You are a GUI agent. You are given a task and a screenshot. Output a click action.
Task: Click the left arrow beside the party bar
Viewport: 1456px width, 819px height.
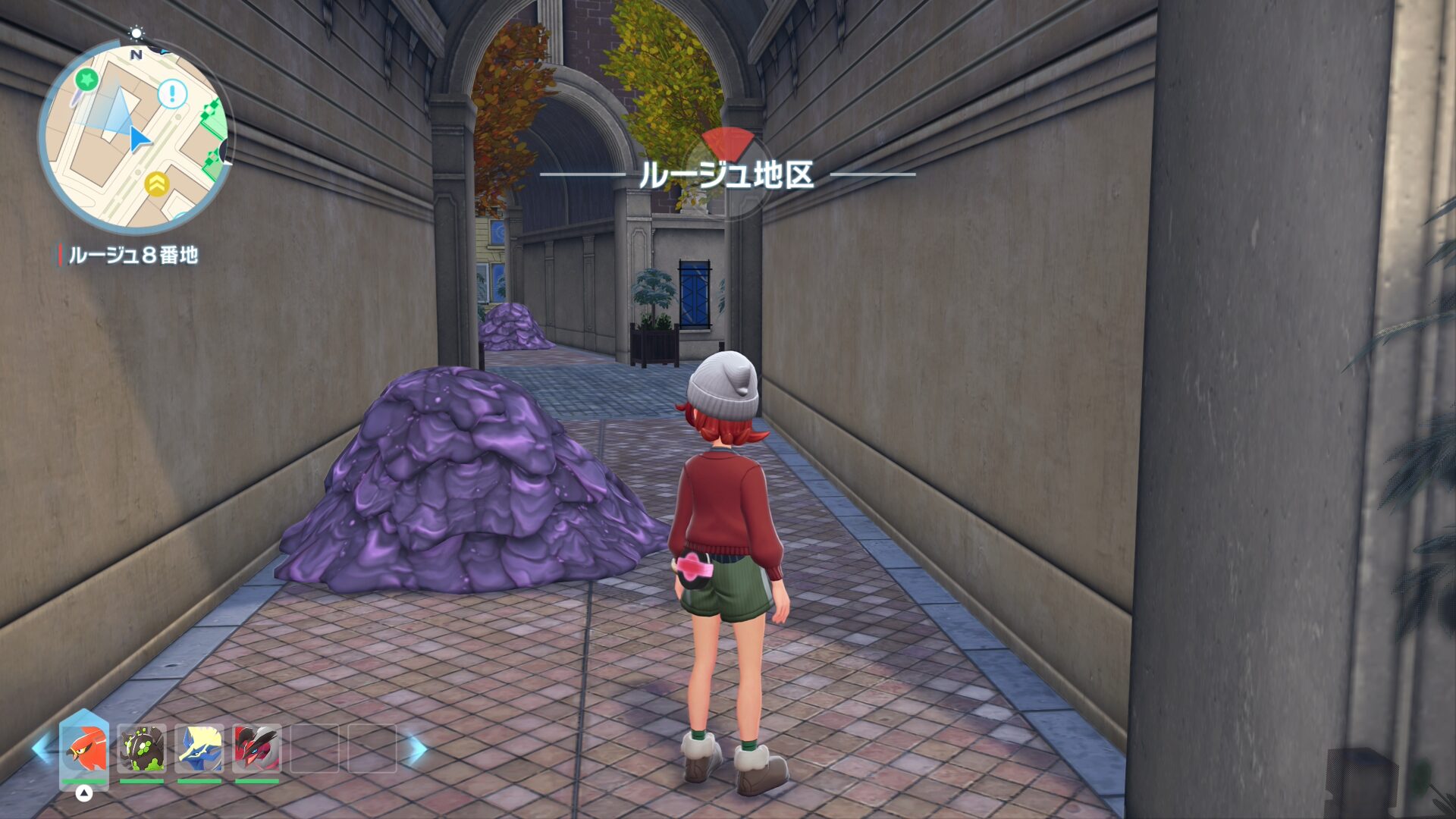(40, 749)
